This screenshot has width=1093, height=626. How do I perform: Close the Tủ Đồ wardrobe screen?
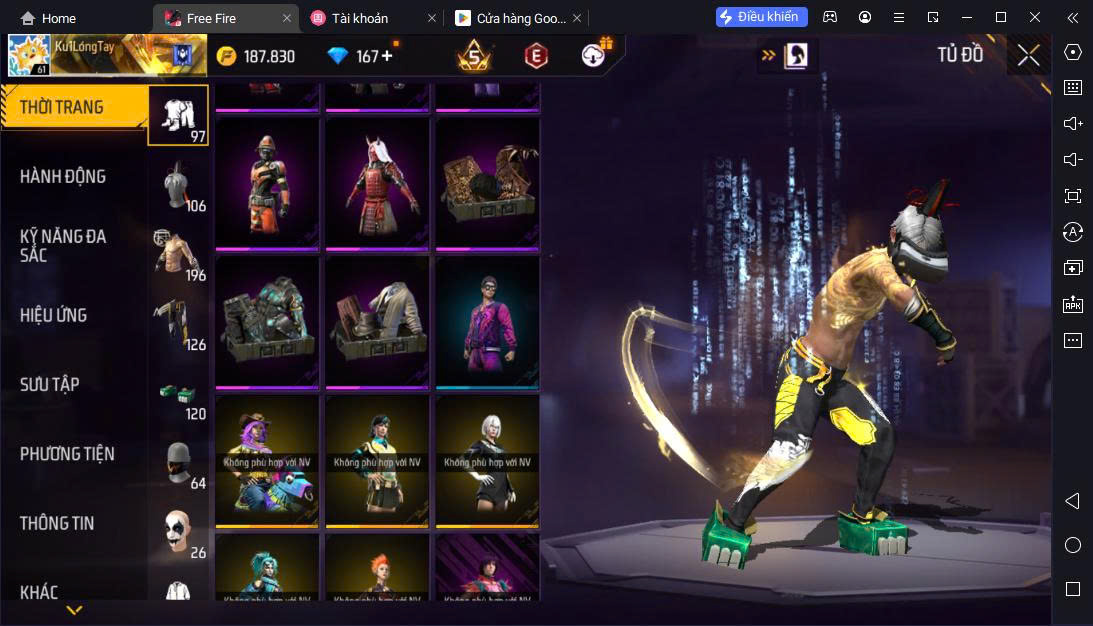click(x=1028, y=55)
